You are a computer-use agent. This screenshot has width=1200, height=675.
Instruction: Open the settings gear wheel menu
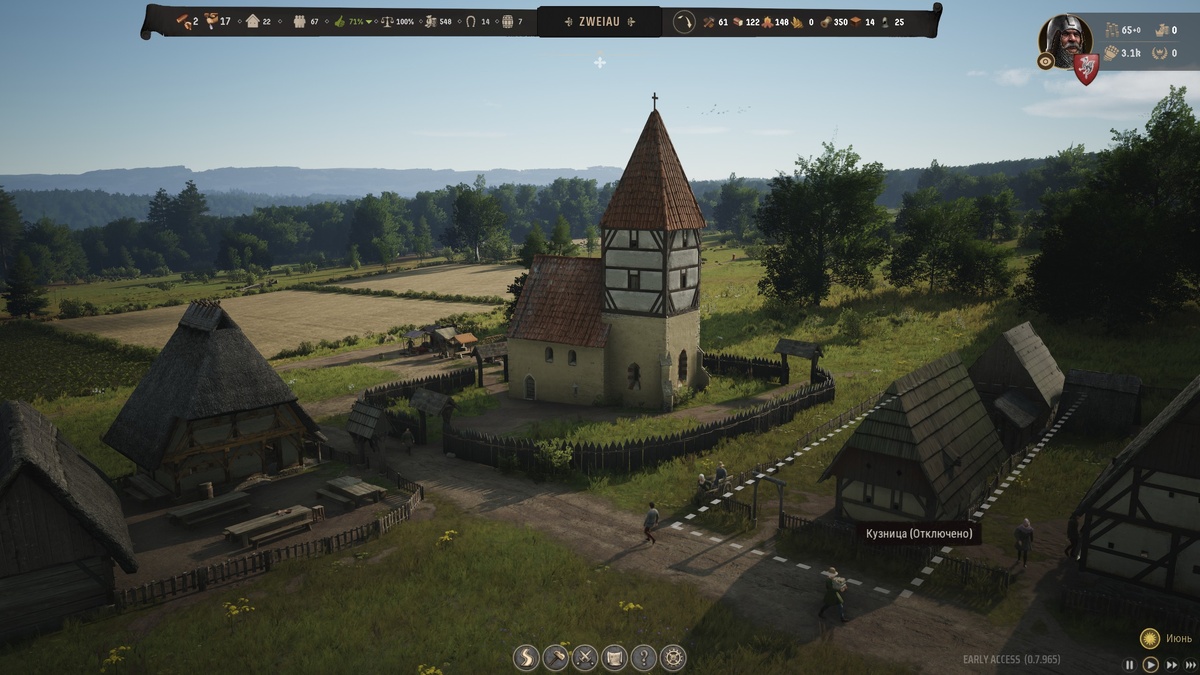click(x=673, y=657)
